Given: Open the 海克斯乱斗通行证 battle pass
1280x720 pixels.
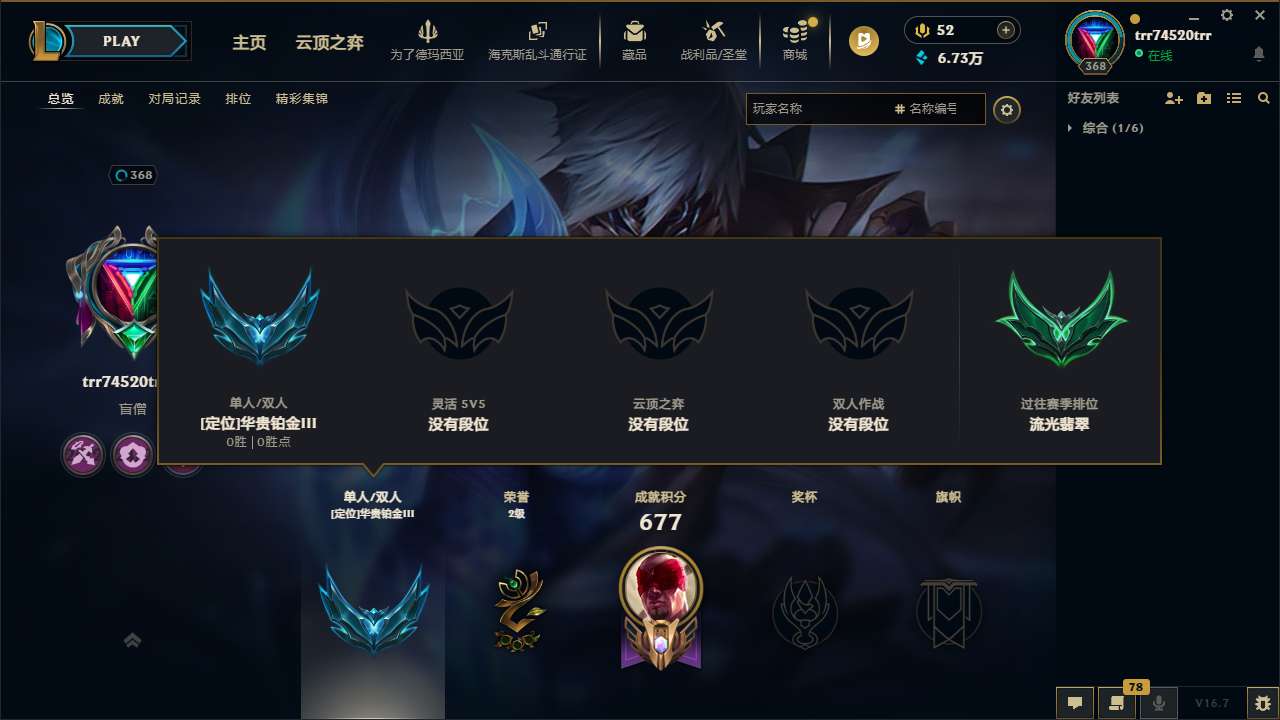Looking at the screenshot, I should [x=536, y=42].
